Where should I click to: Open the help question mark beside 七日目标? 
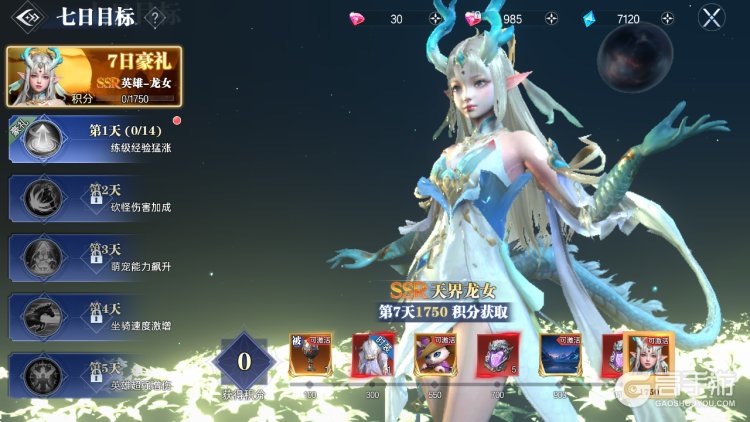pyautogui.click(x=155, y=17)
